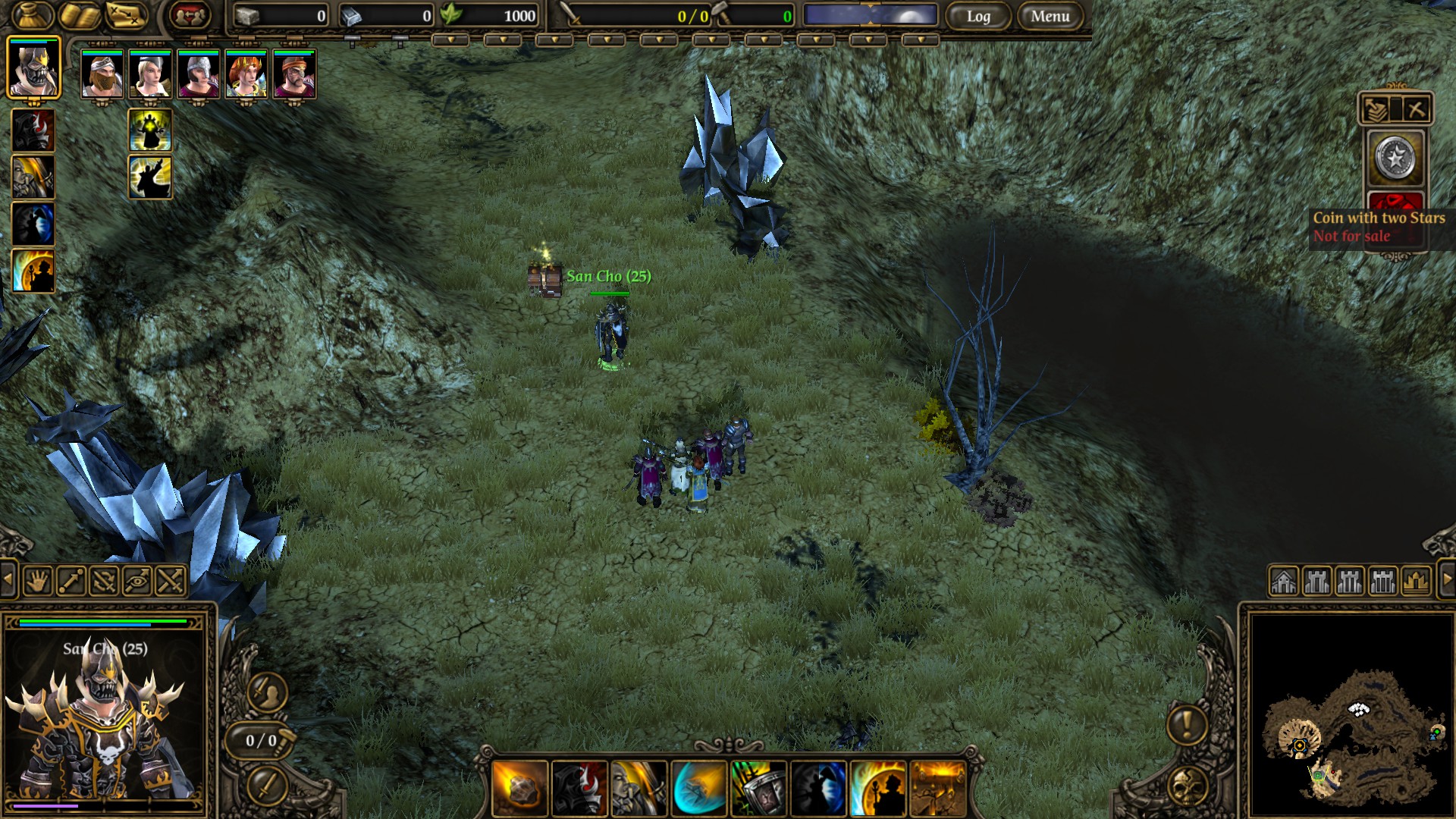This screenshot has height=819, width=1456.
Task: Open the Log
Action: click(x=978, y=16)
